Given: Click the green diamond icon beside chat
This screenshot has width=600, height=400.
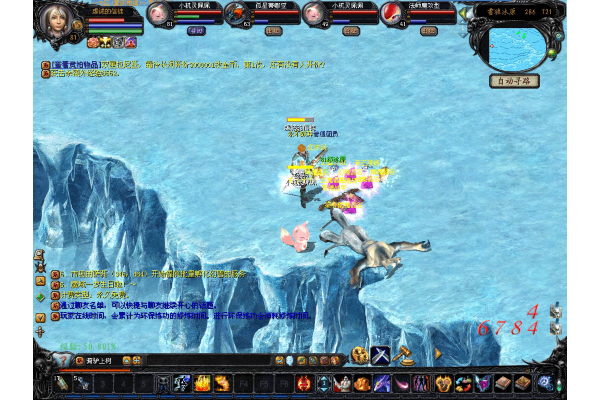Looking at the screenshot, I should click(x=40, y=296).
